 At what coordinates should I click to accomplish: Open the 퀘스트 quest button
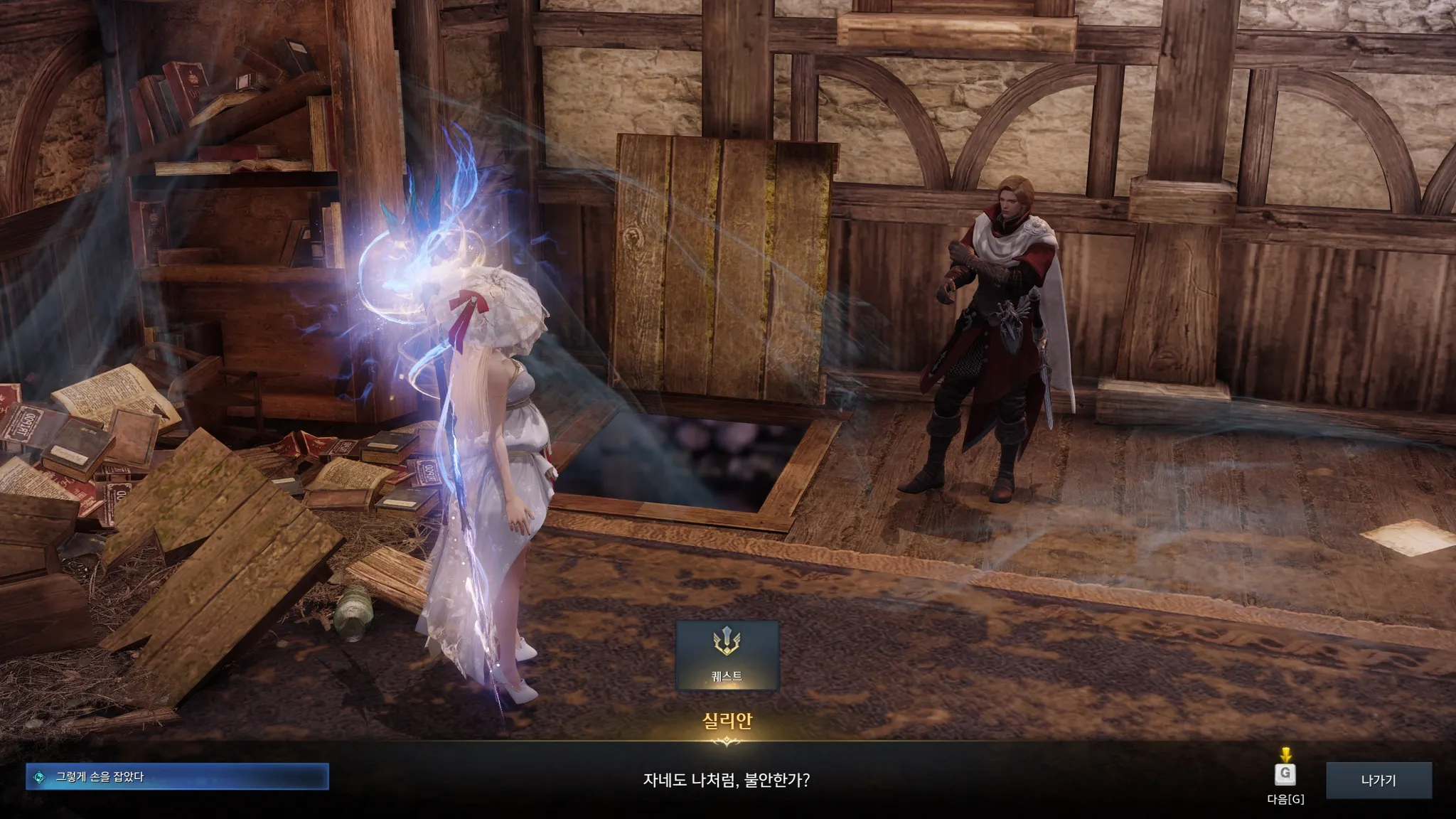point(727,655)
